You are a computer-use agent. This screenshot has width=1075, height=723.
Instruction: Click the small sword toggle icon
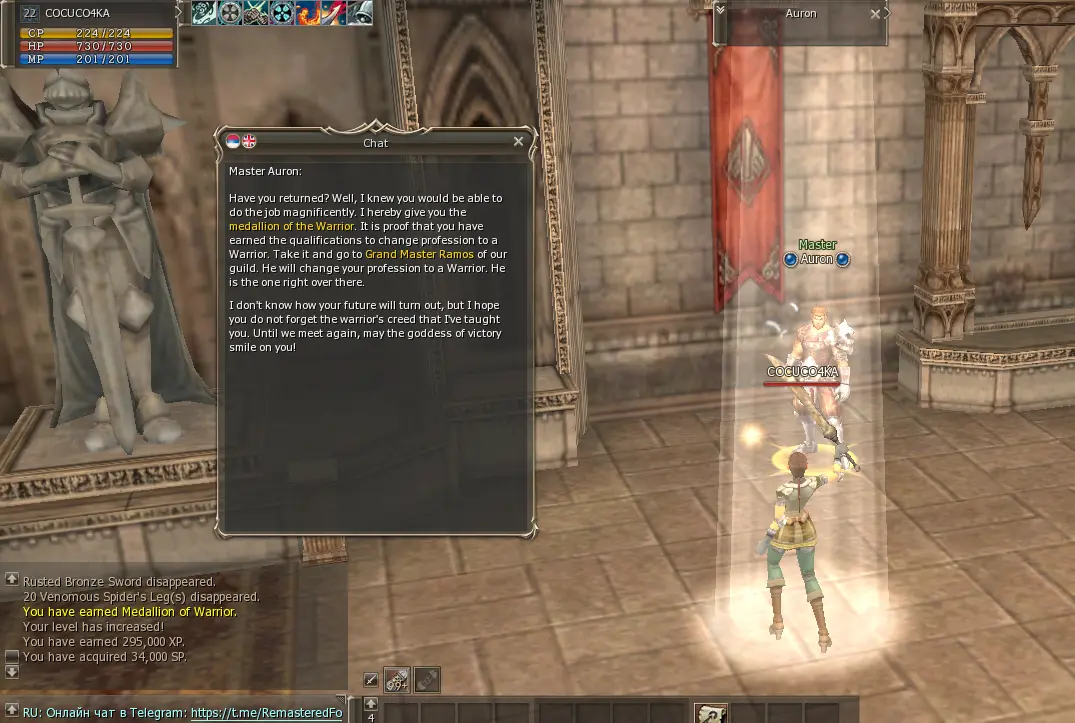click(370, 680)
